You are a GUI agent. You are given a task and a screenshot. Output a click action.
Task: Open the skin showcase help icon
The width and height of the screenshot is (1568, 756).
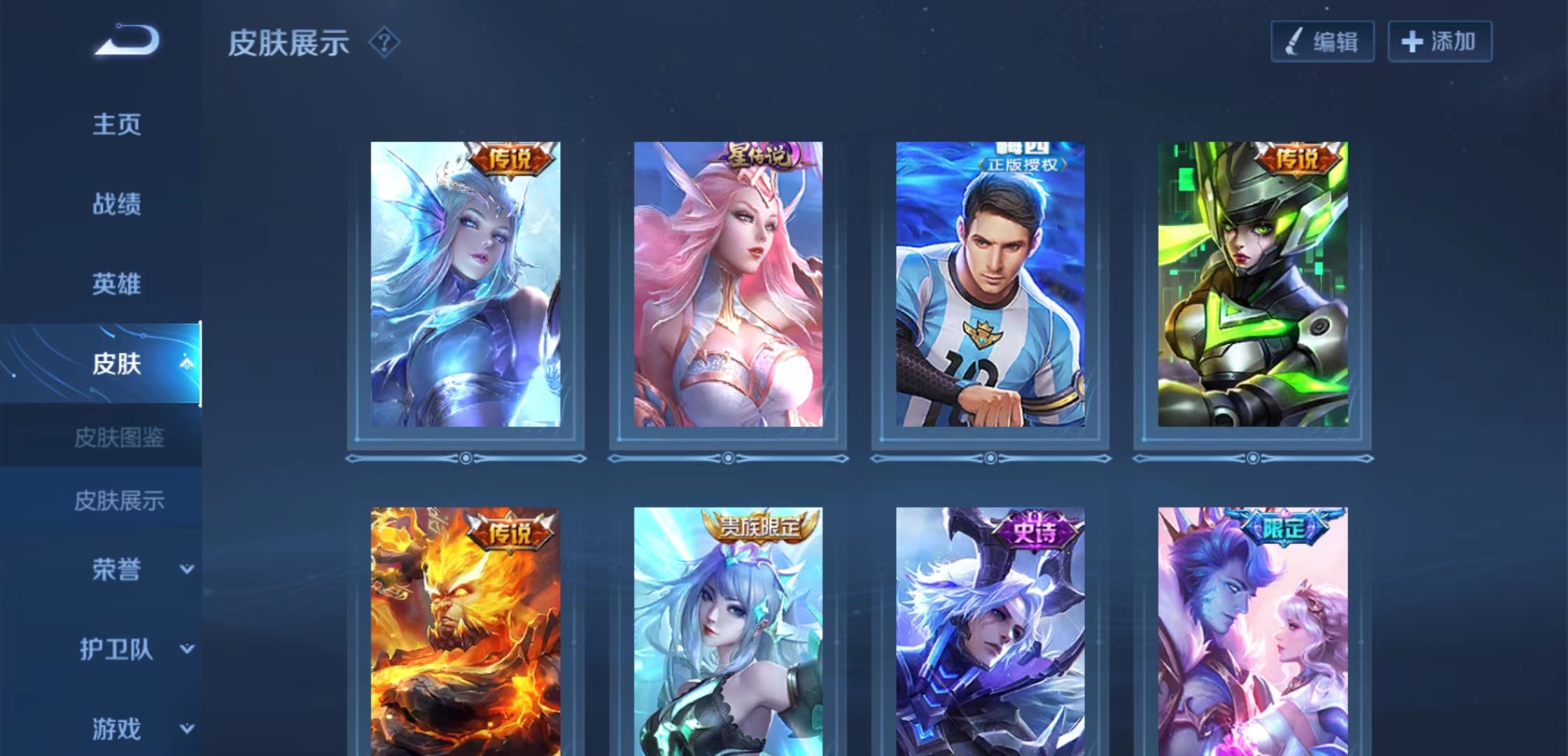384,43
